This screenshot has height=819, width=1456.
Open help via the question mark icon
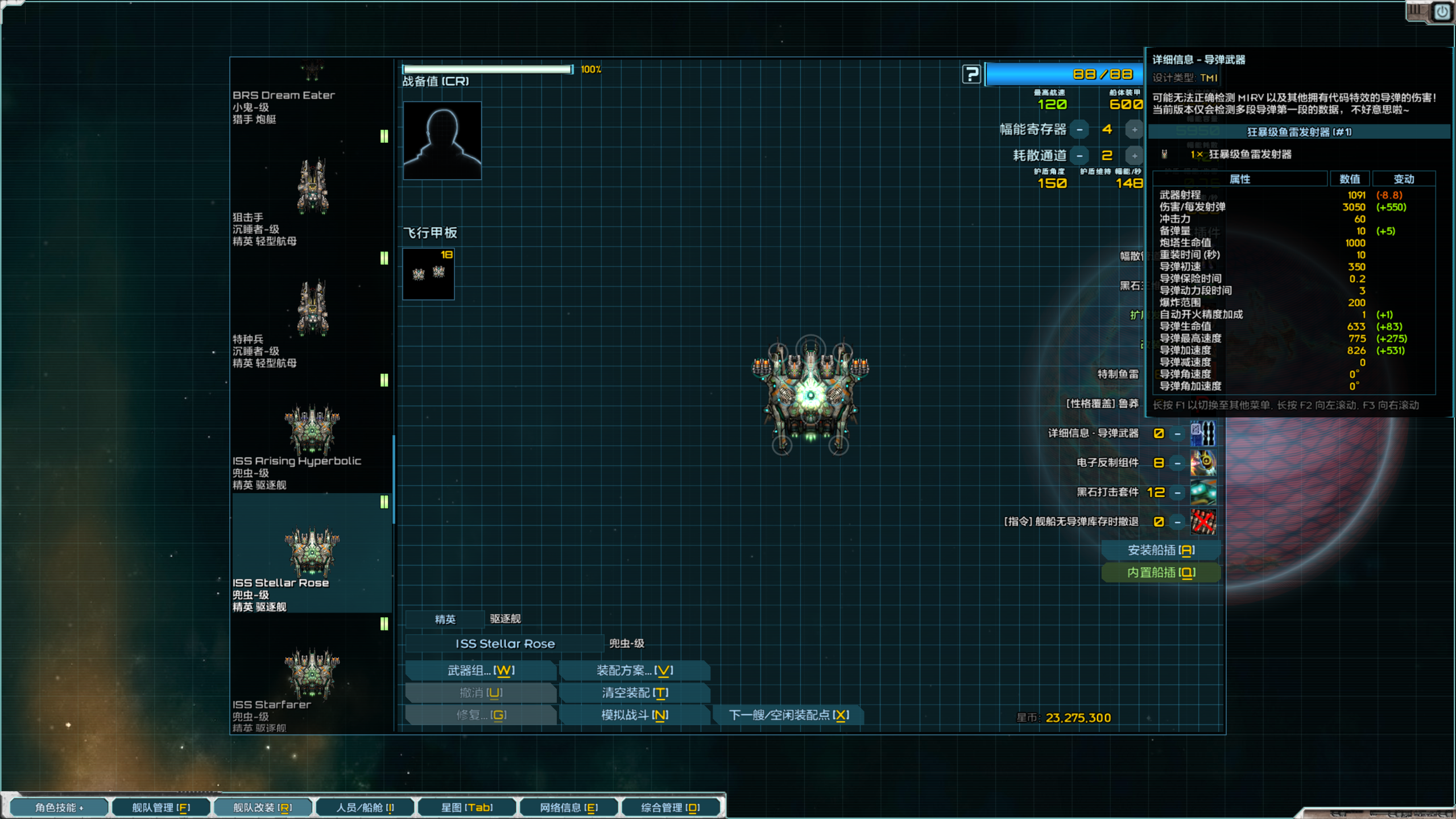(971, 75)
